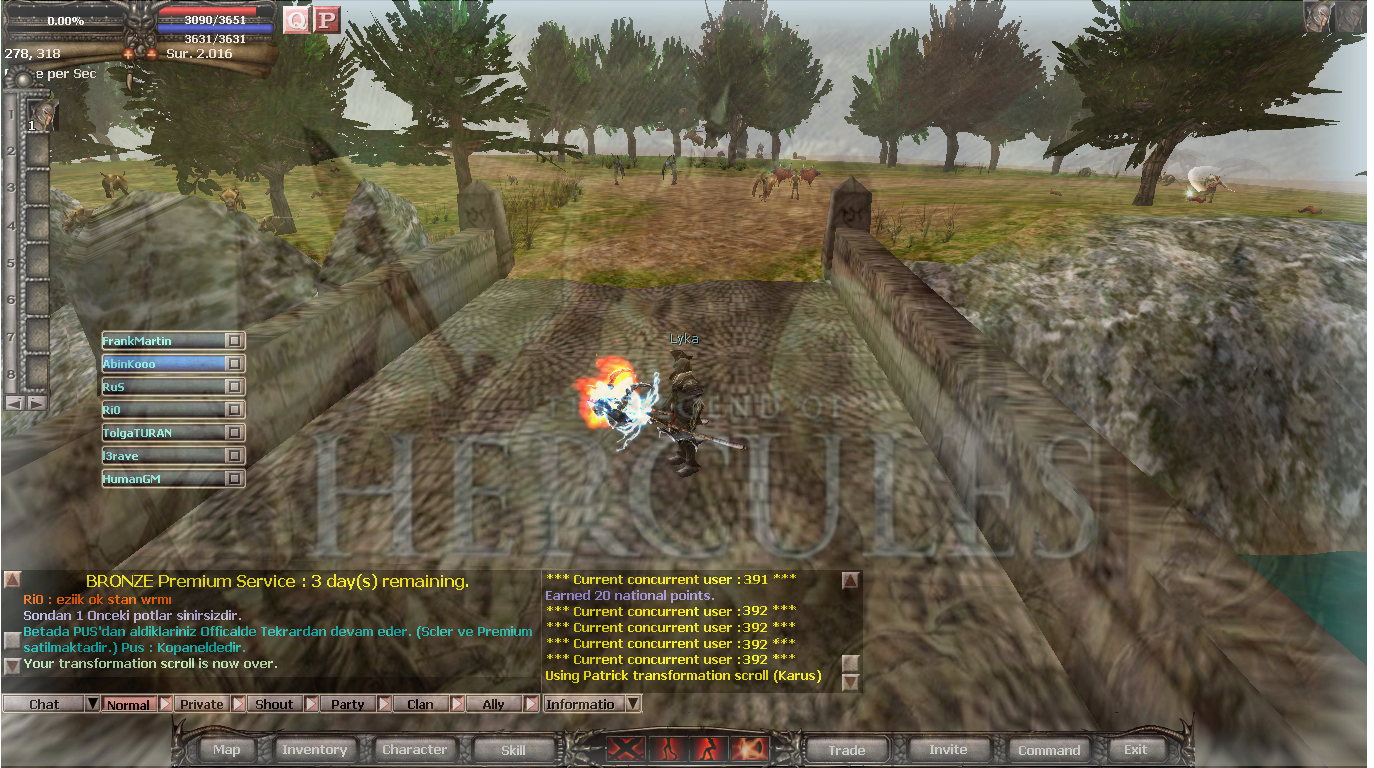The height and width of the screenshot is (768, 1374).
Task: Switch to the Party chat tab
Action: pyautogui.click(x=348, y=703)
